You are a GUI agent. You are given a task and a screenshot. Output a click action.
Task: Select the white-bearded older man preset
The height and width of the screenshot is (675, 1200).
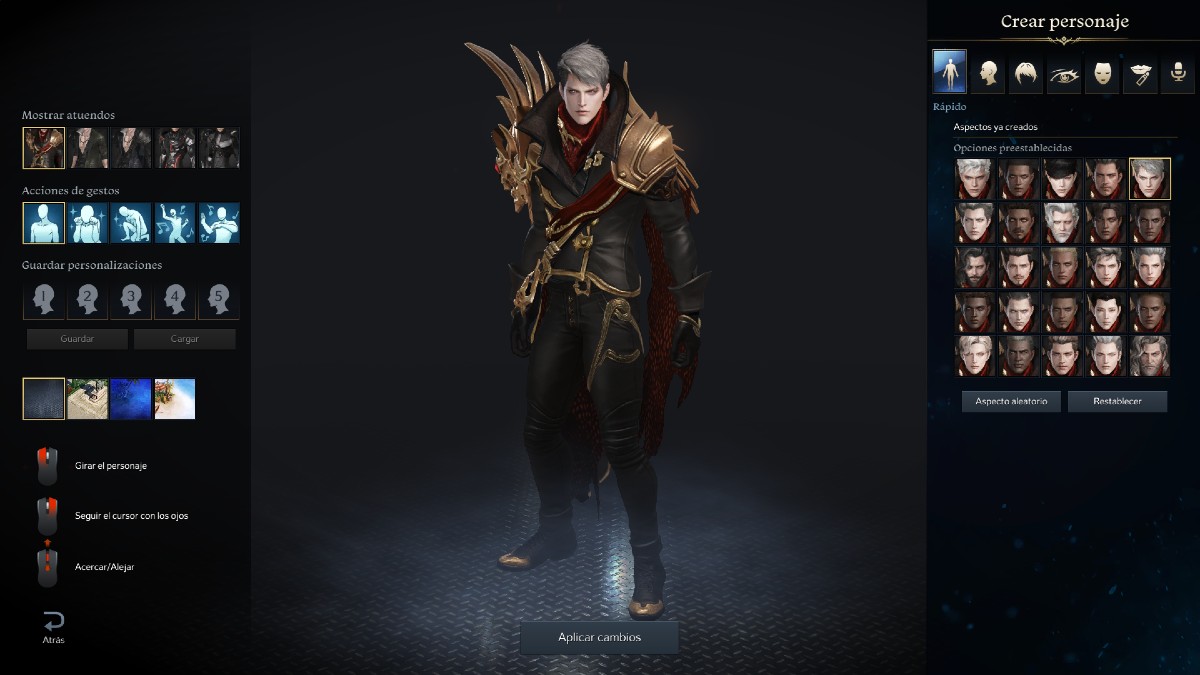pyautogui.click(x=1062, y=223)
